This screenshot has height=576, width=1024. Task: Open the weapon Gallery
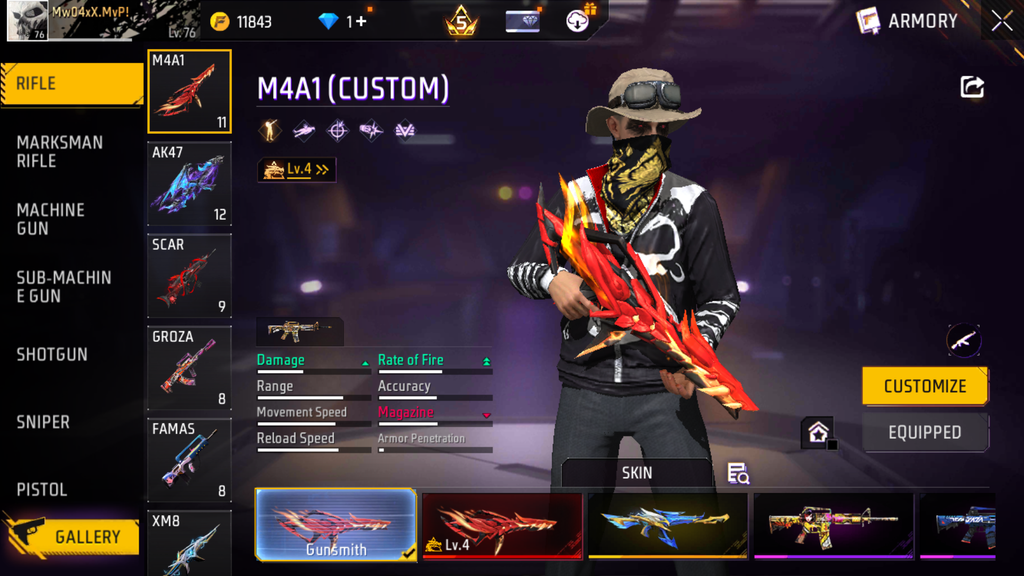[72, 537]
